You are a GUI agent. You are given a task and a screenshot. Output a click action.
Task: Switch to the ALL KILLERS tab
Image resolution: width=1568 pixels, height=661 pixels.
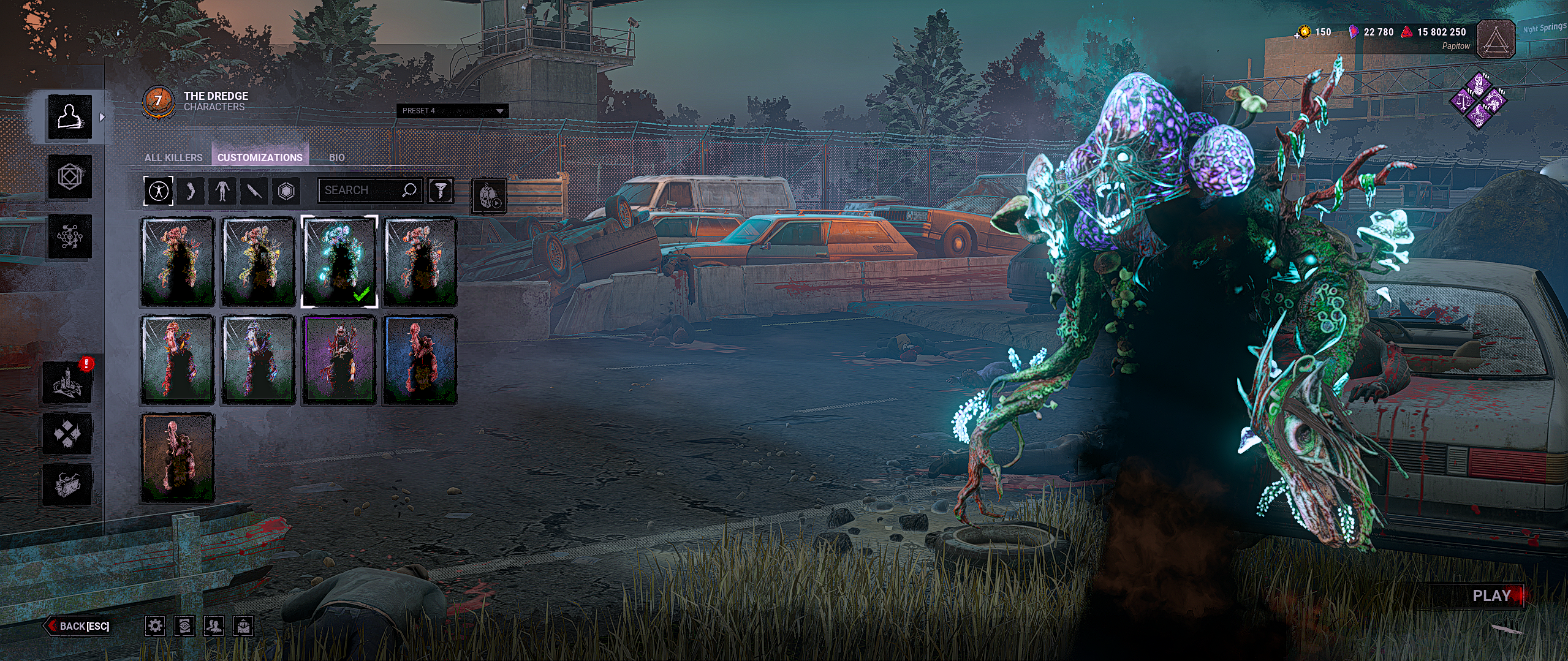[x=173, y=157]
